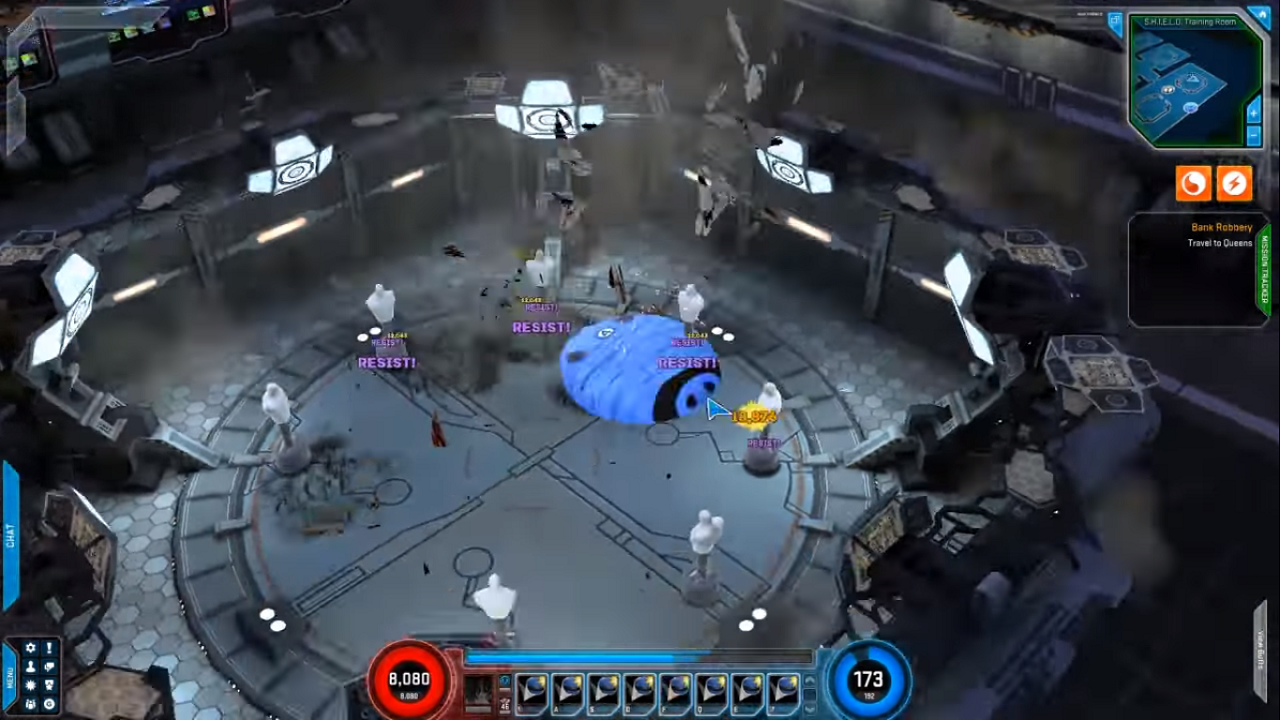The image size is (1280, 720).
Task: Open the speech bubble menu icon
Action: [x=49, y=667]
